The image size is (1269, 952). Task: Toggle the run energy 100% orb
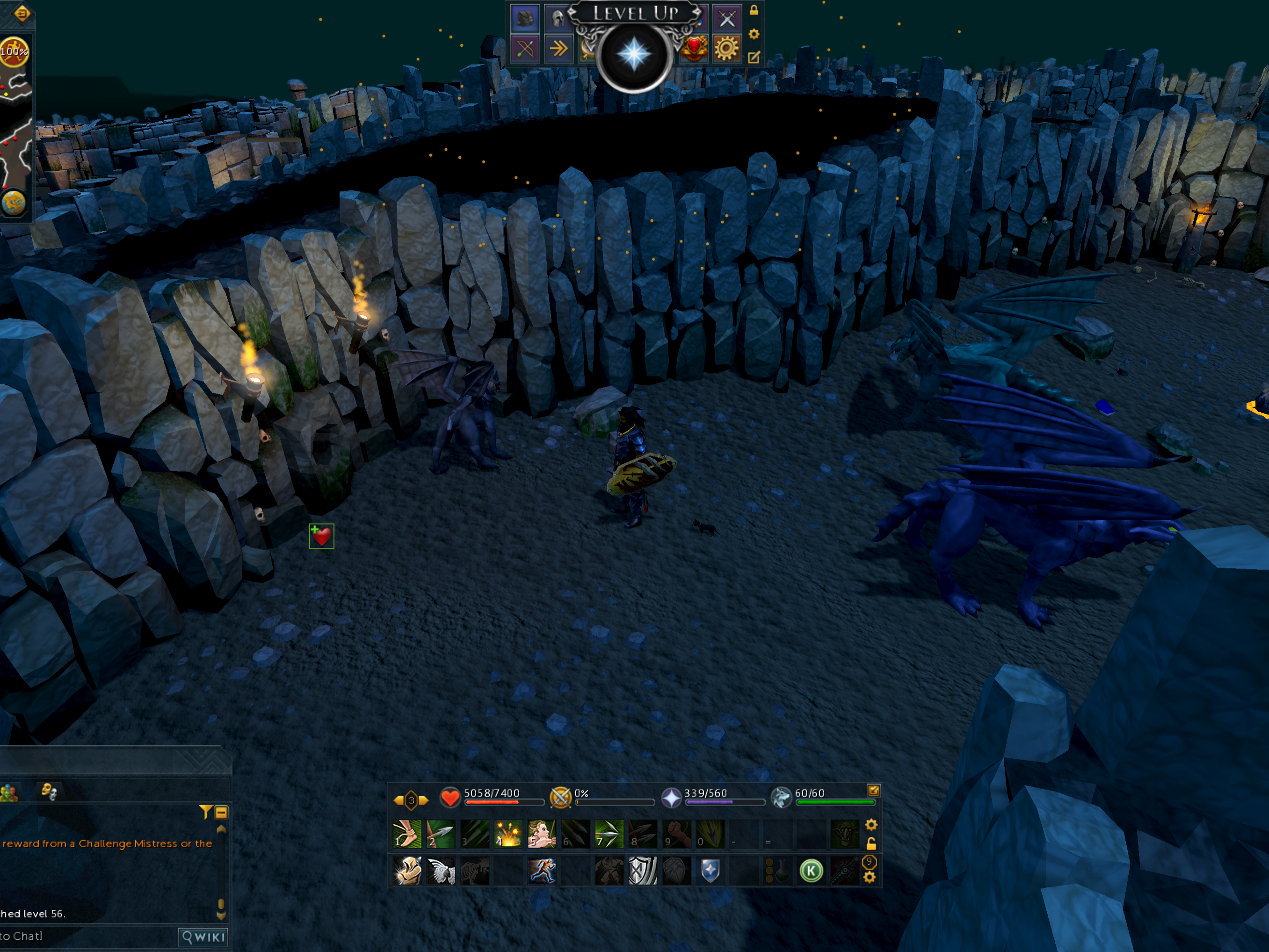pos(14,51)
